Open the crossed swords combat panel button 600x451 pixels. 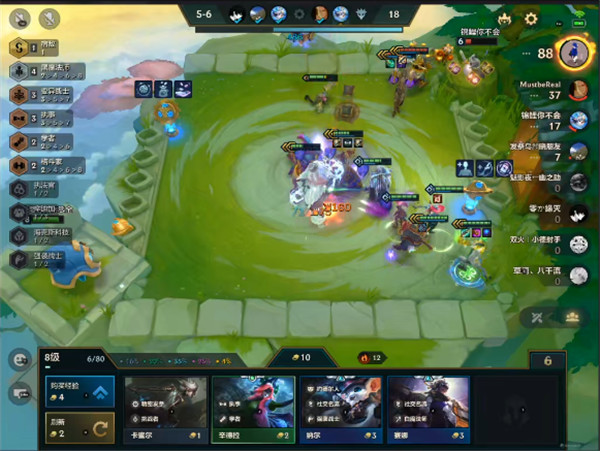coord(537,317)
